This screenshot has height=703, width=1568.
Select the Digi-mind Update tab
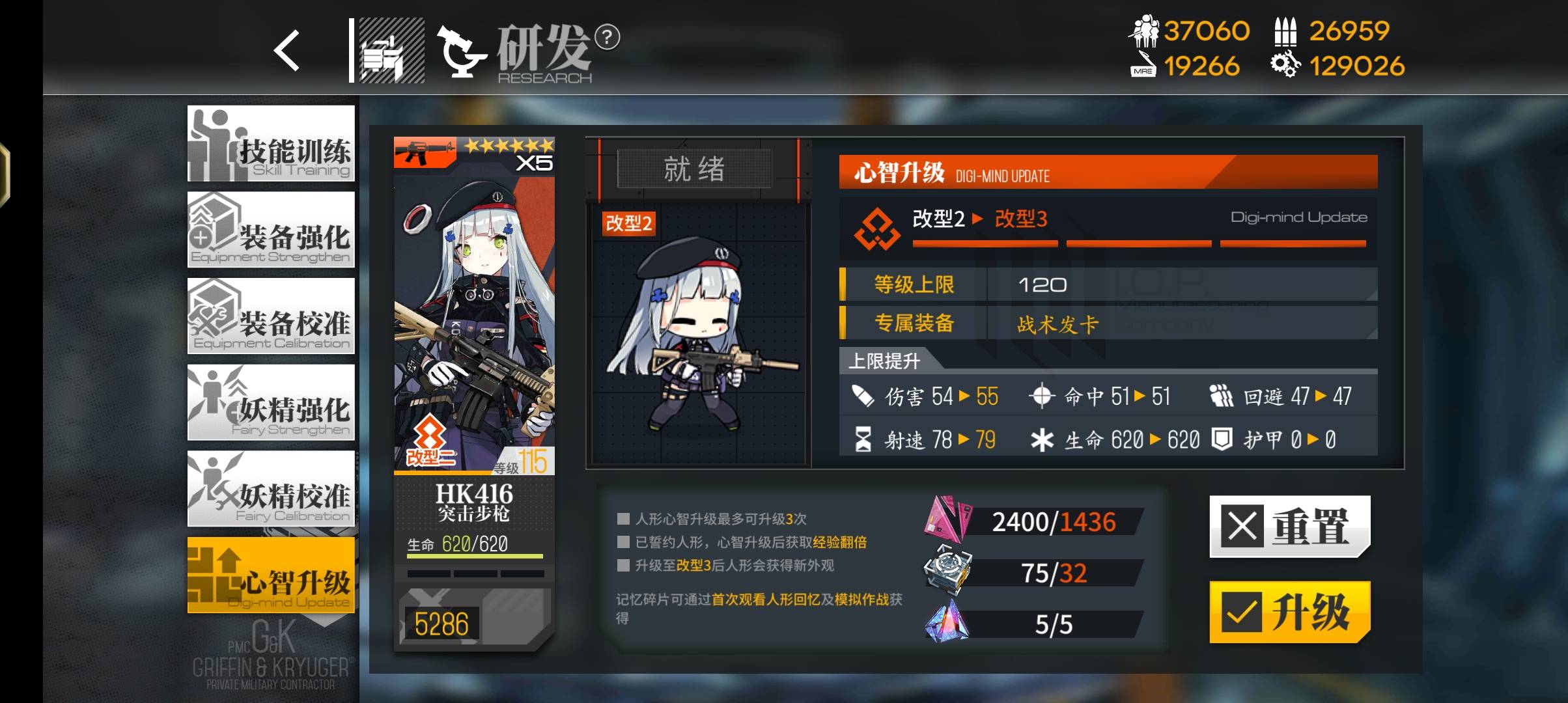click(x=271, y=575)
